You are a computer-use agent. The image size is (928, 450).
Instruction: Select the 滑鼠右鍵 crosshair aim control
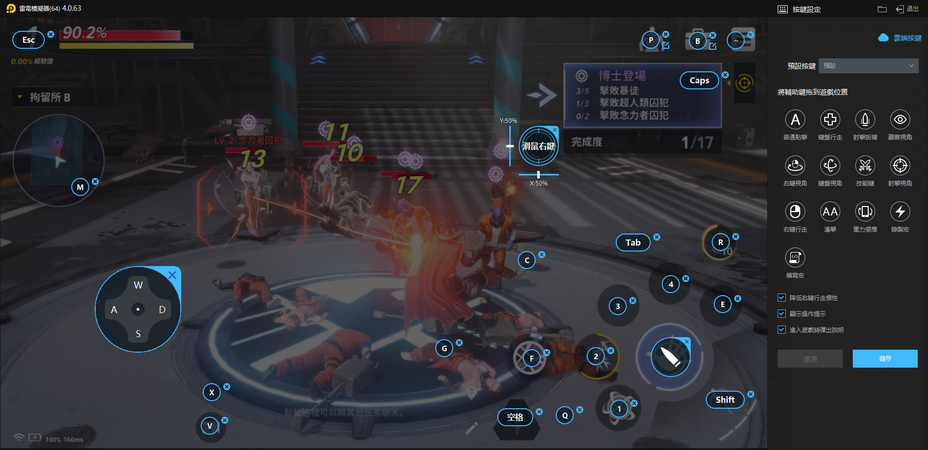click(x=539, y=147)
